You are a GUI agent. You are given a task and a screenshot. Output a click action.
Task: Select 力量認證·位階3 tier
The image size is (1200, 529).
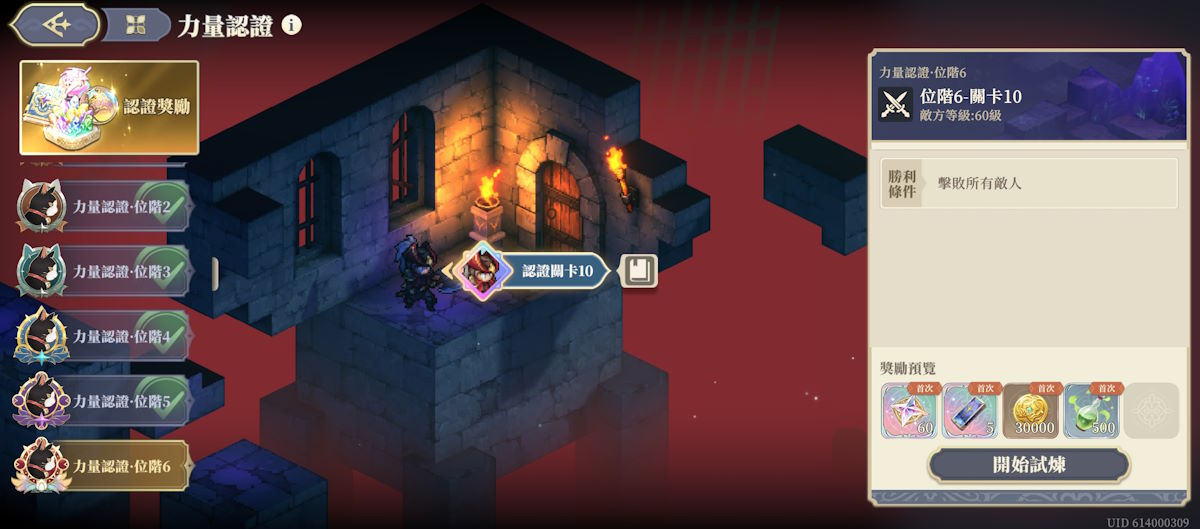(x=104, y=271)
